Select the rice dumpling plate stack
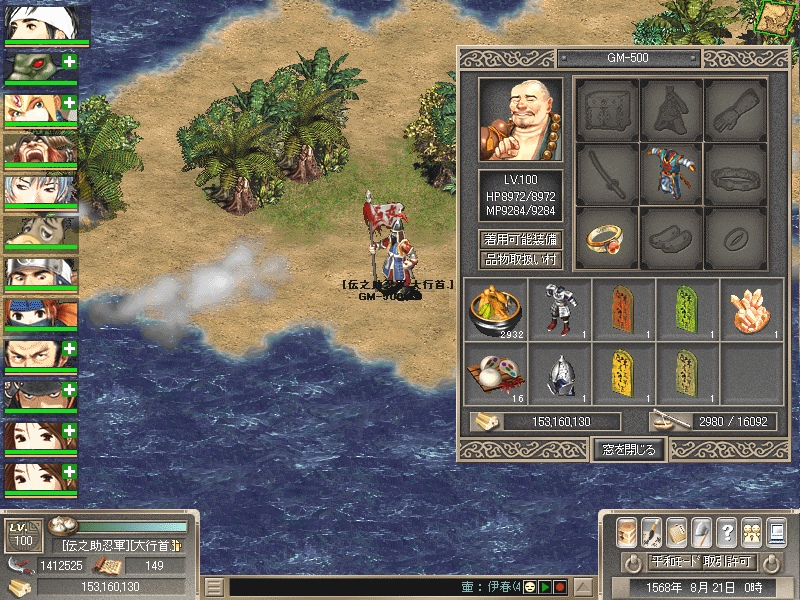This screenshot has height=600, width=800. 495,374
